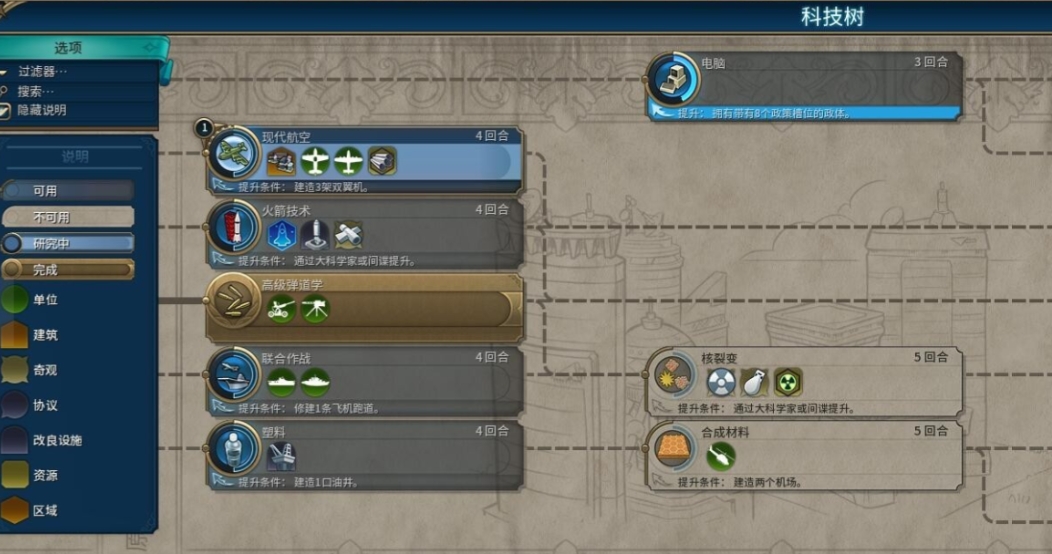Toggle the 隐藏说明 checkbox
1052x554 pixels.
coord(6,111)
